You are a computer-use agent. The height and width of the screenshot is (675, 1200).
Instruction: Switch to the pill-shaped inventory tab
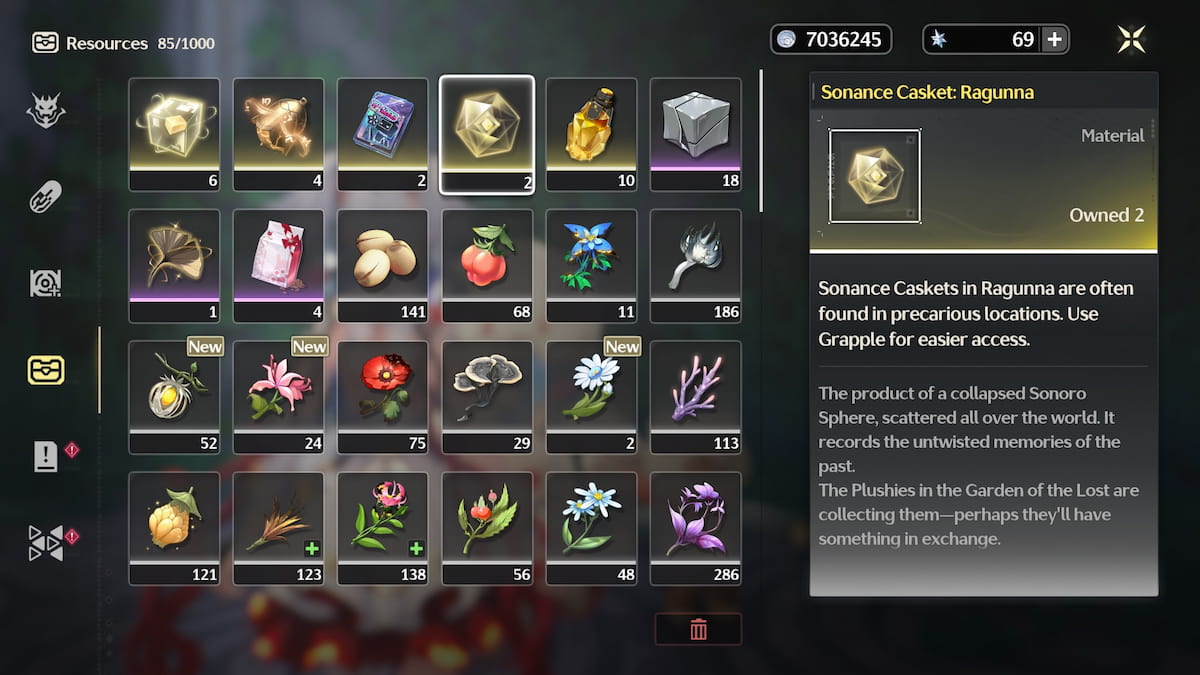(x=46, y=197)
